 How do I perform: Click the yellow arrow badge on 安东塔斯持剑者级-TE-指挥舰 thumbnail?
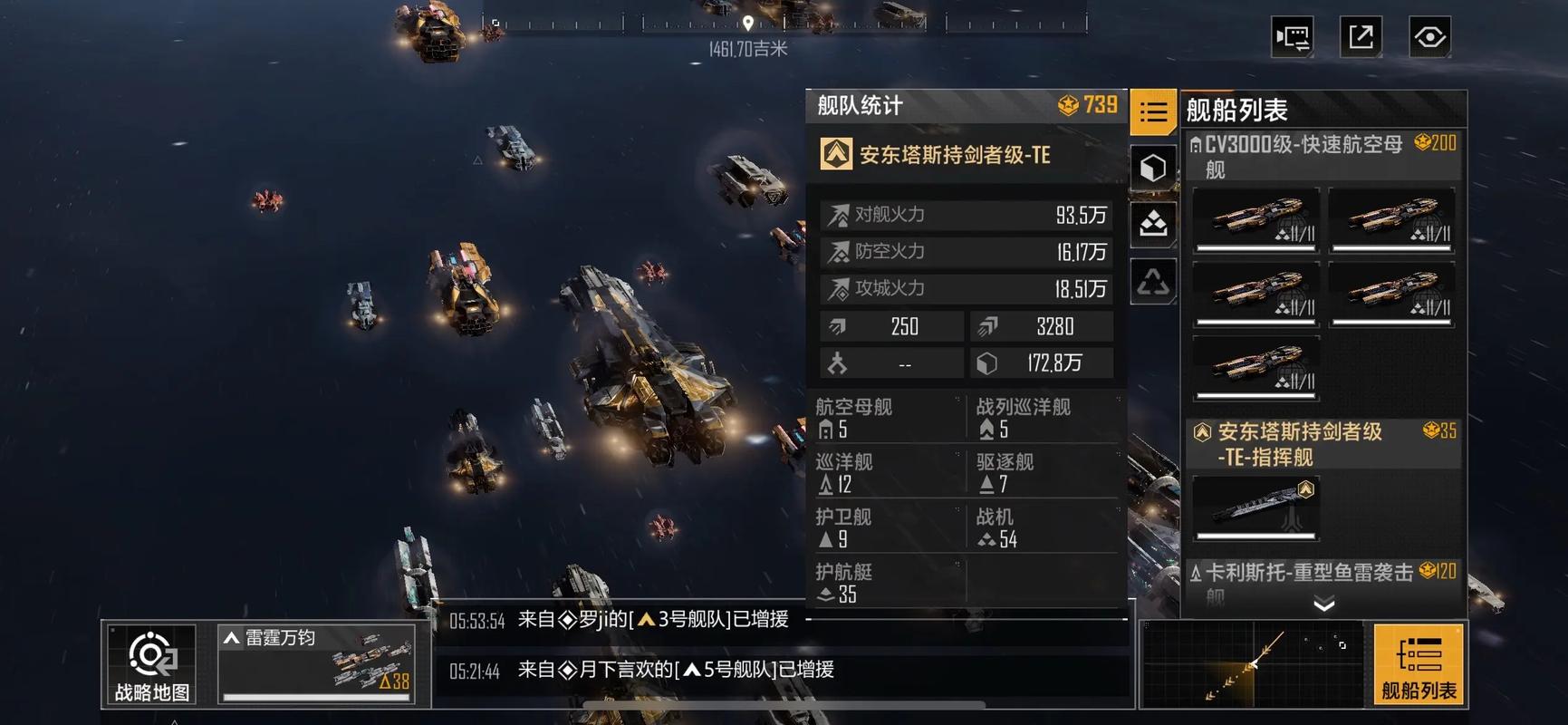point(1304,487)
